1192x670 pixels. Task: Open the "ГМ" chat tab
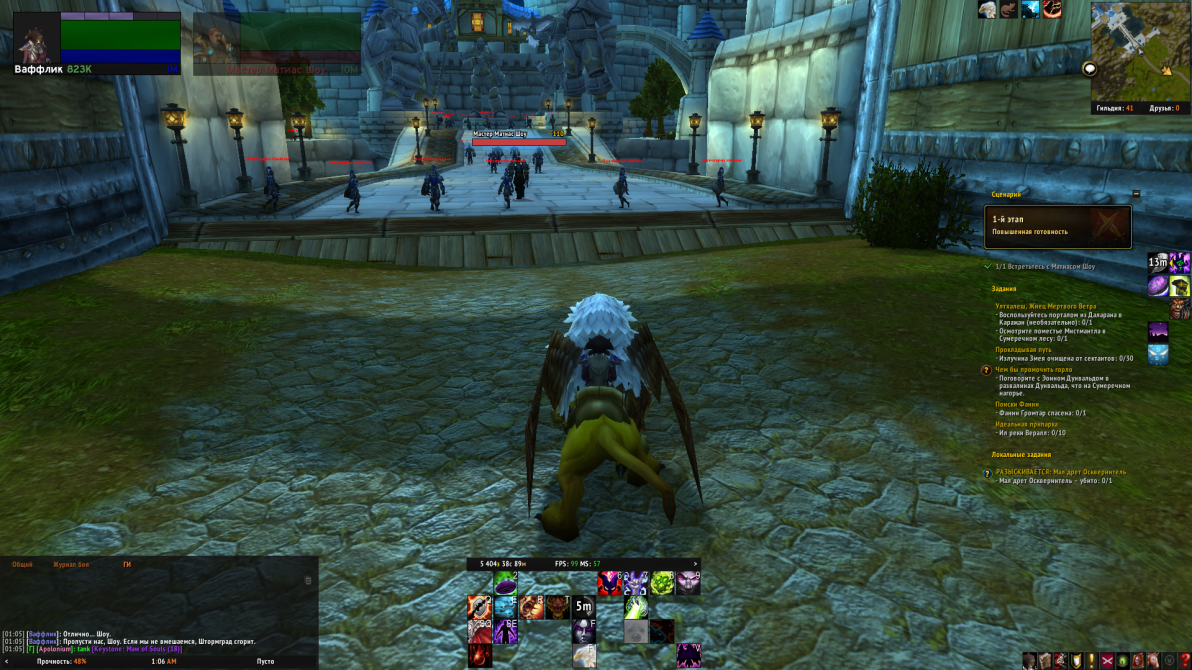pyautogui.click(x=127, y=565)
